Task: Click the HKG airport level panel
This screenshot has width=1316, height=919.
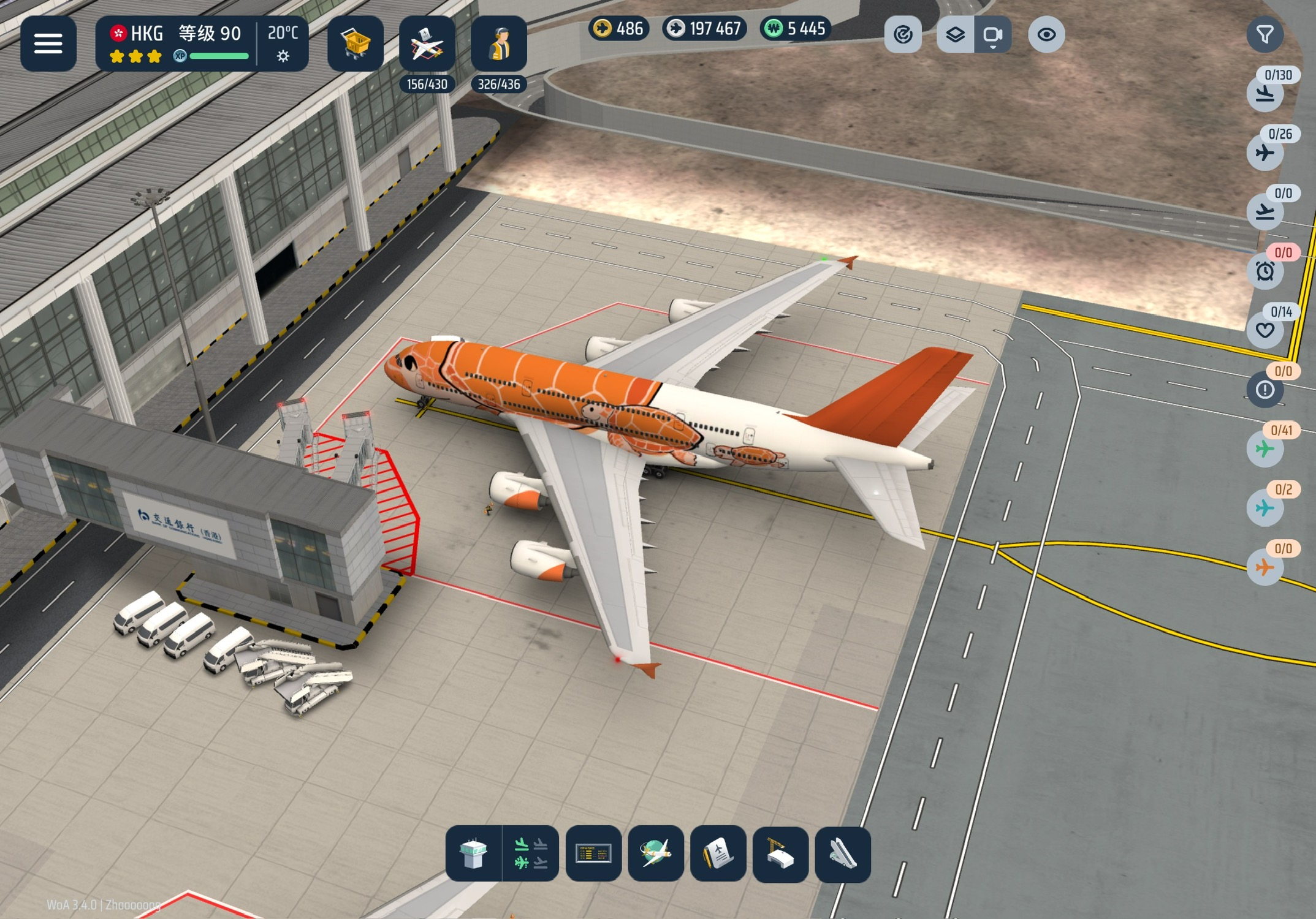Action: 178,43
